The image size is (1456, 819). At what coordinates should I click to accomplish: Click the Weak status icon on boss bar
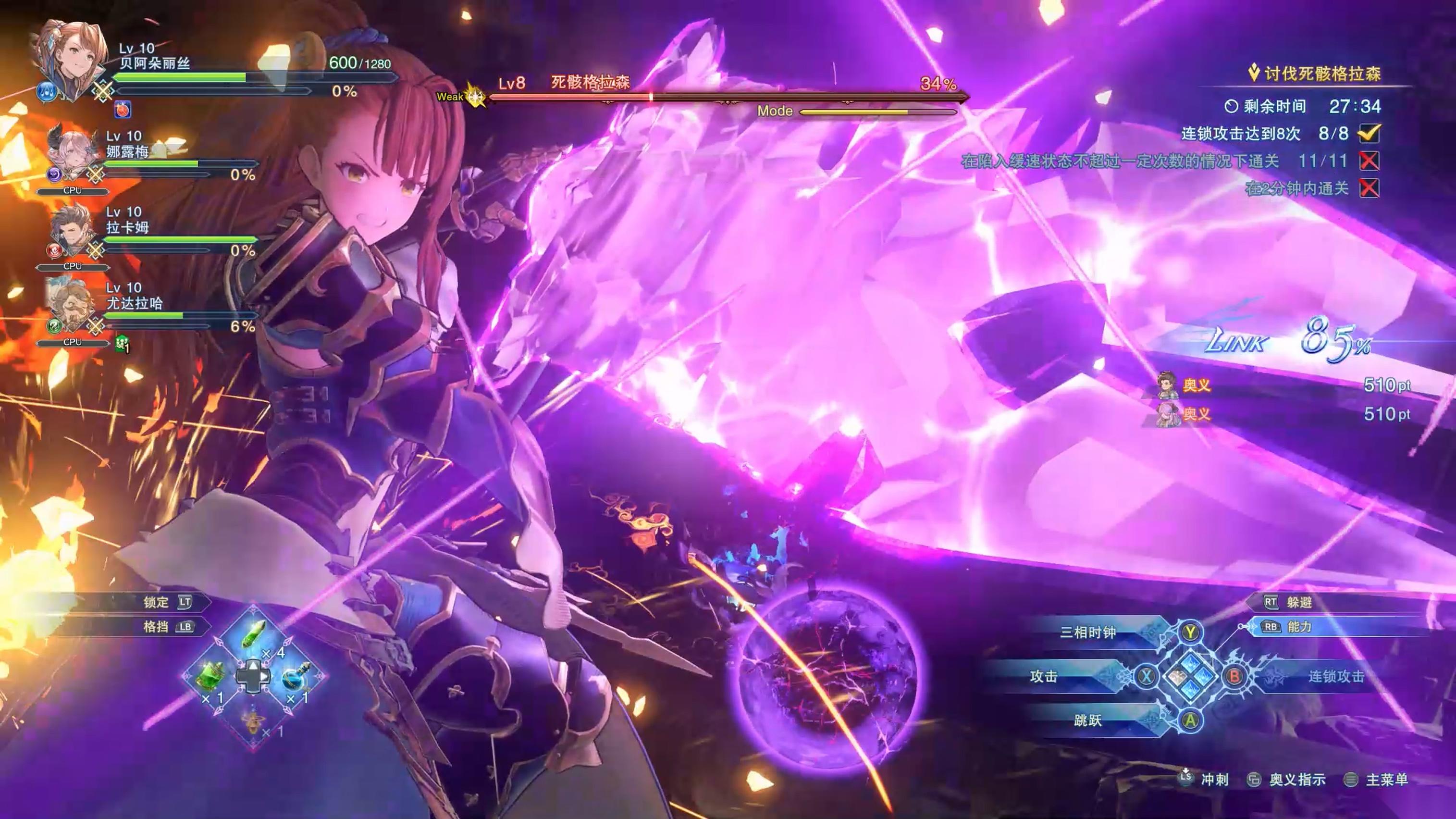[x=475, y=97]
